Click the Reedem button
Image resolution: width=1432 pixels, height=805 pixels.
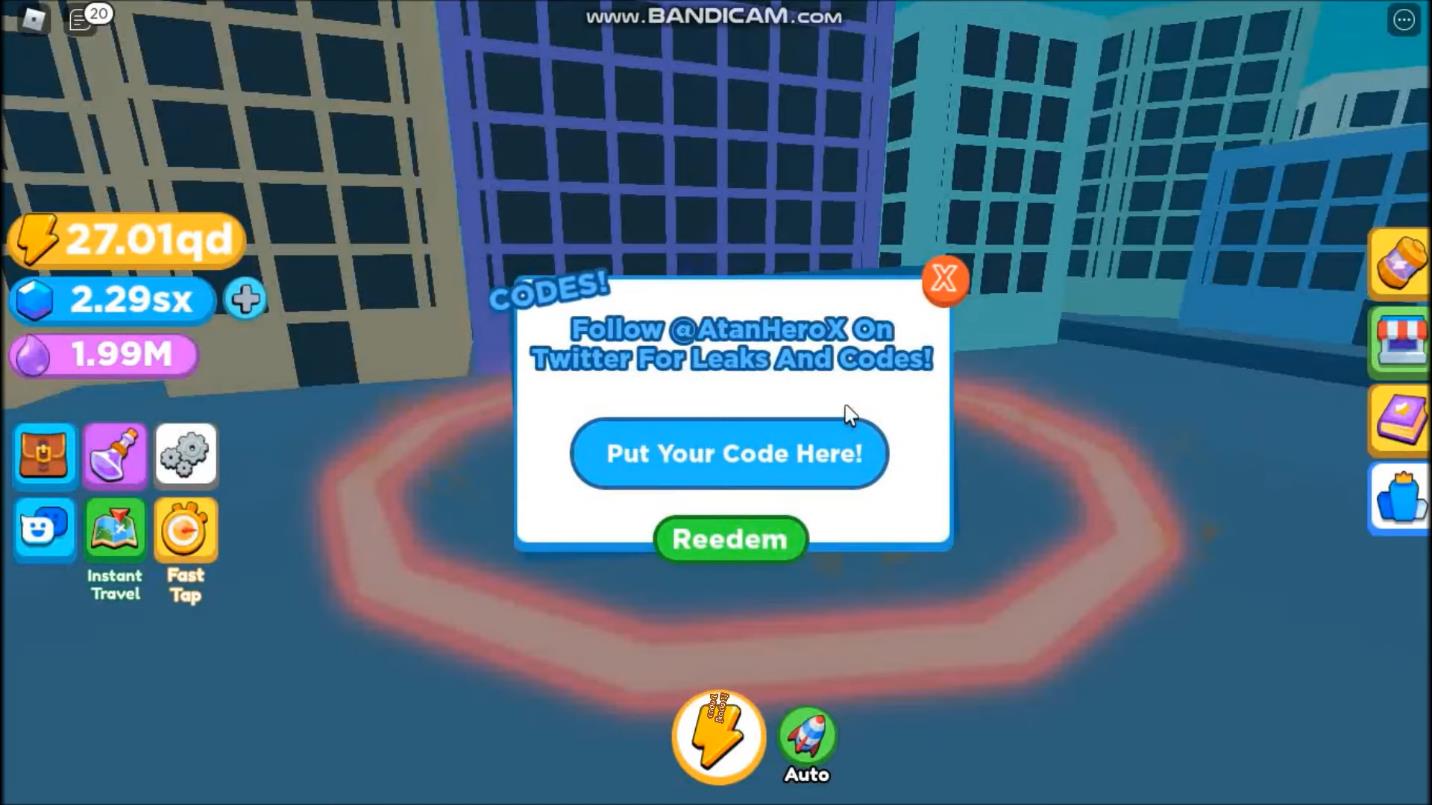(x=729, y=539)
